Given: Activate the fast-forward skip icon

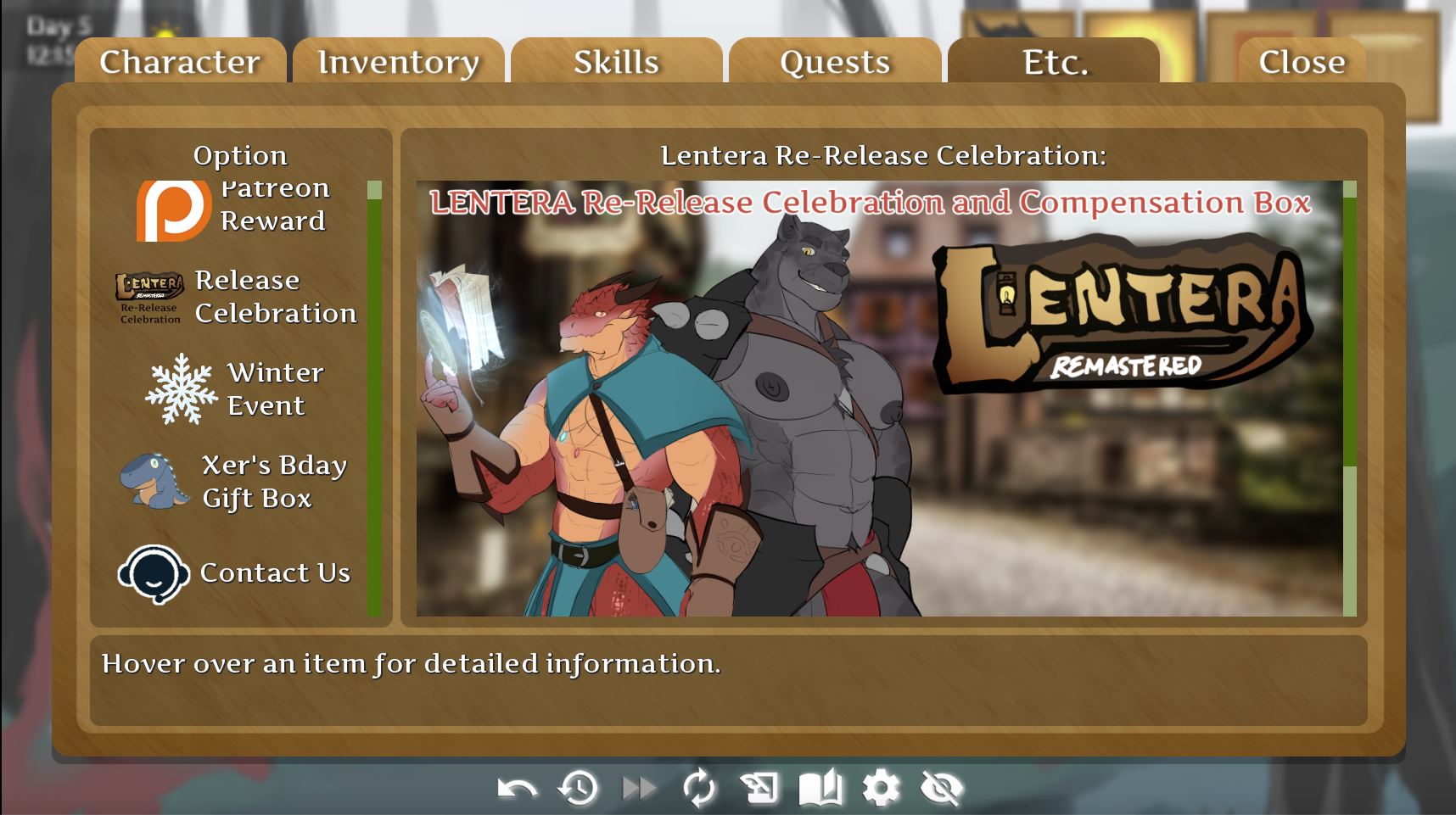Looking at the screenshot, I should pyautogui.click(x=639, y=789).
